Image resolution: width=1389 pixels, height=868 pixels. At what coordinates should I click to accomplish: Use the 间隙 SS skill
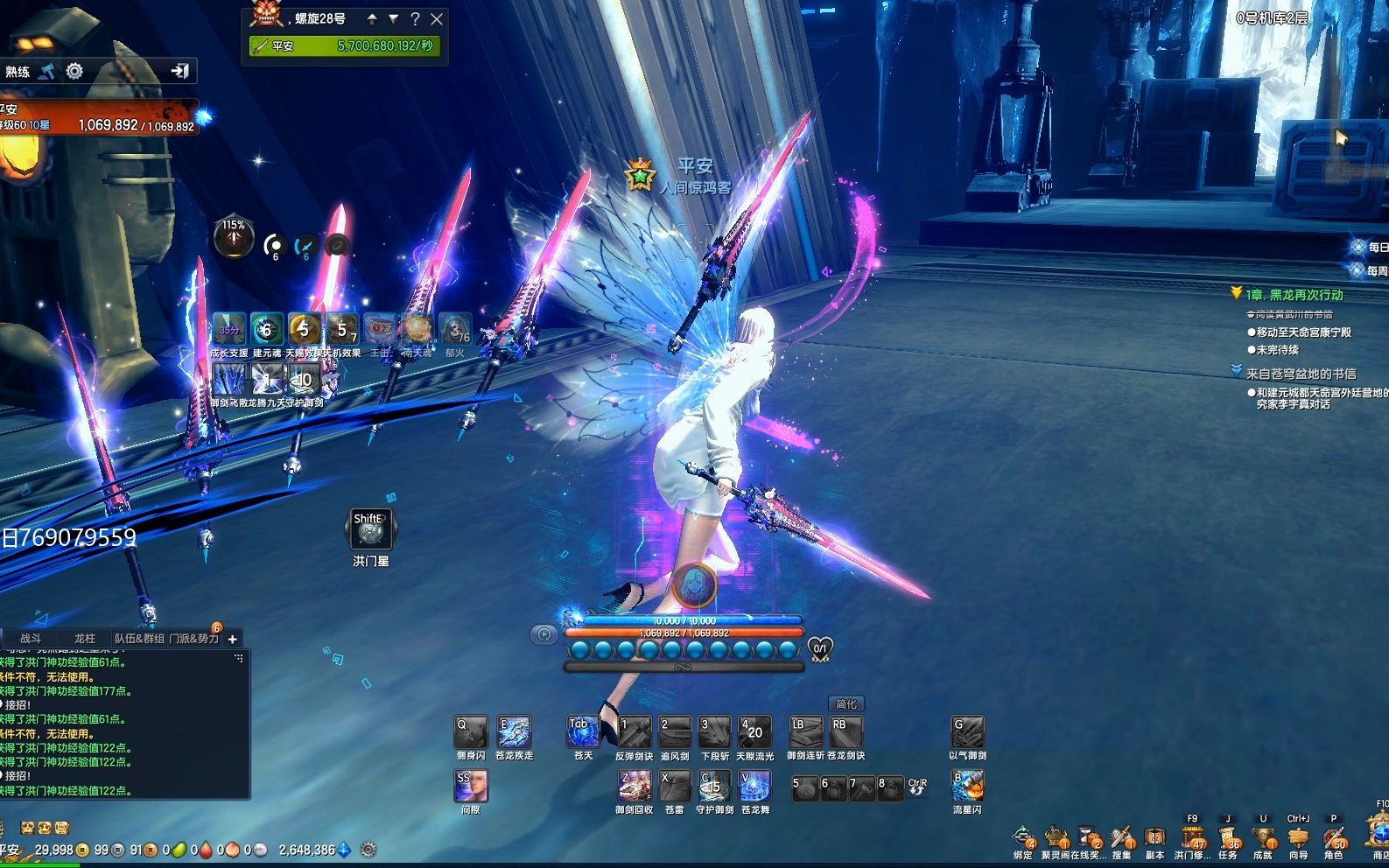[x=471, y=787]
